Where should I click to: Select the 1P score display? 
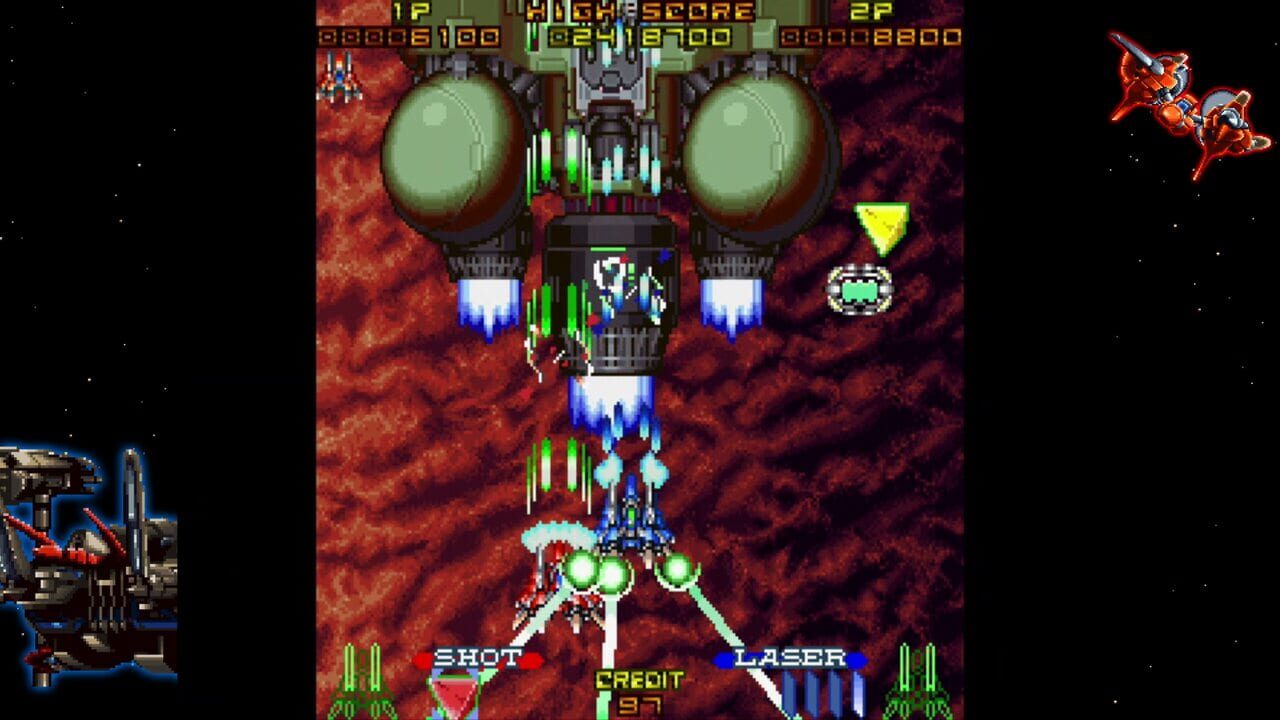pos(413,30)
